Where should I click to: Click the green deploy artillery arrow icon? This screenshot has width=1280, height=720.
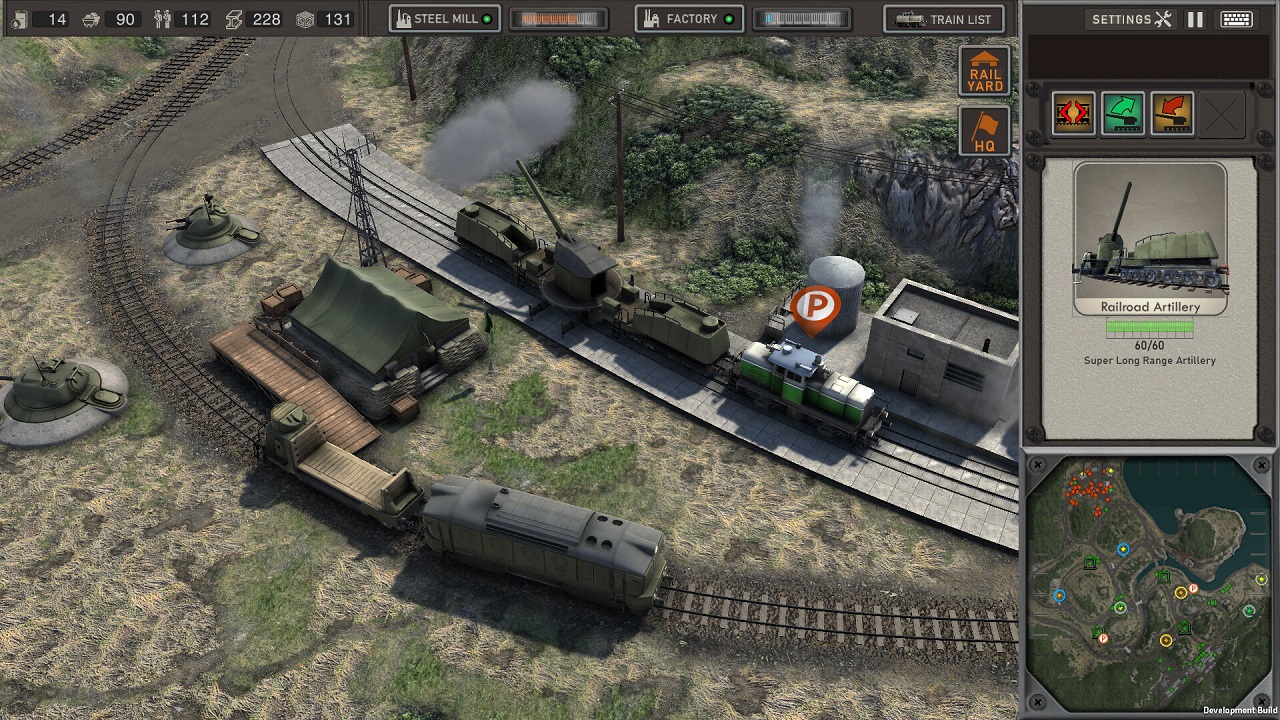pyautogui.click(x=1122, y=113)
